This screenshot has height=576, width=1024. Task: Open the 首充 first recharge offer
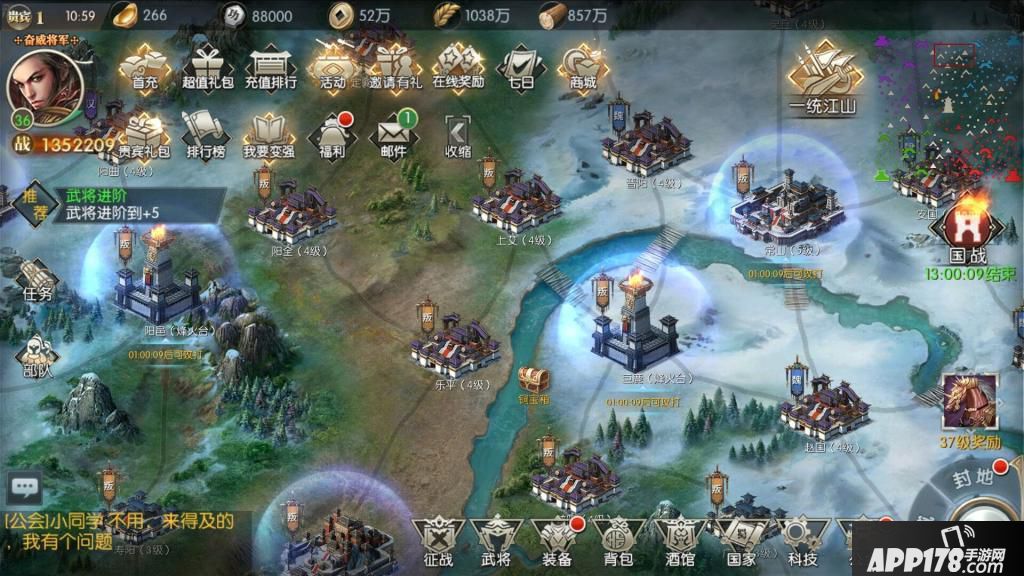pos(146,66)
